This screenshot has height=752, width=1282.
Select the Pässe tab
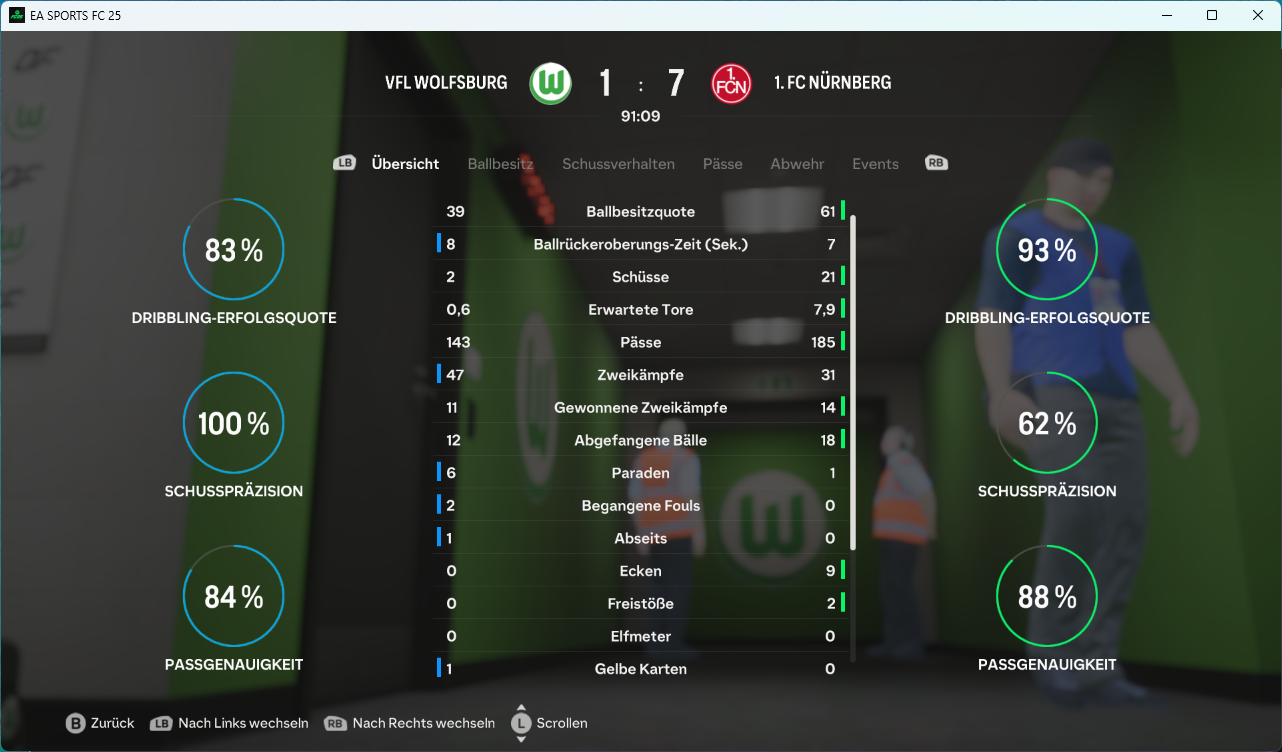722,164
